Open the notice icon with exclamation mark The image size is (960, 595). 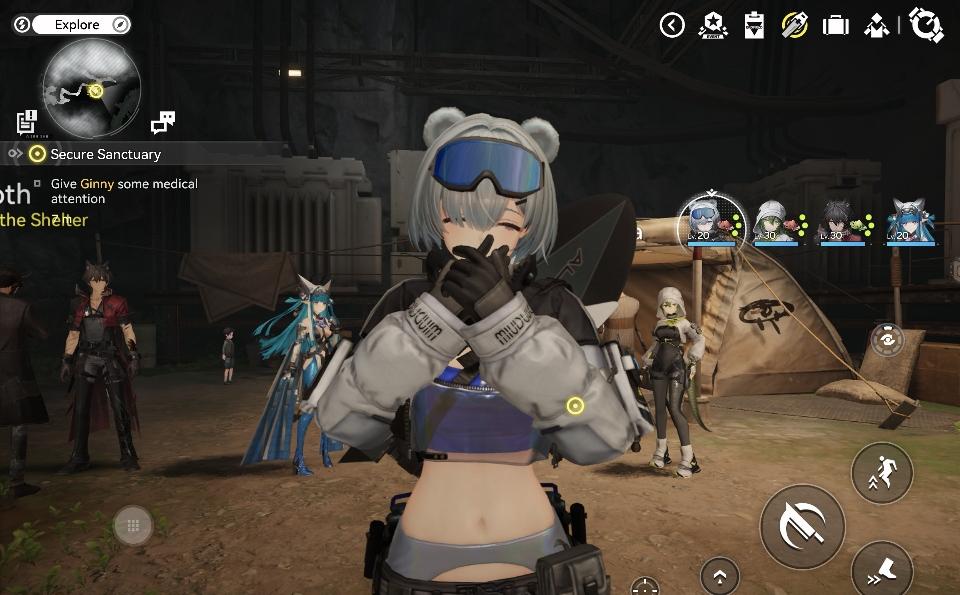click(27, 123)
